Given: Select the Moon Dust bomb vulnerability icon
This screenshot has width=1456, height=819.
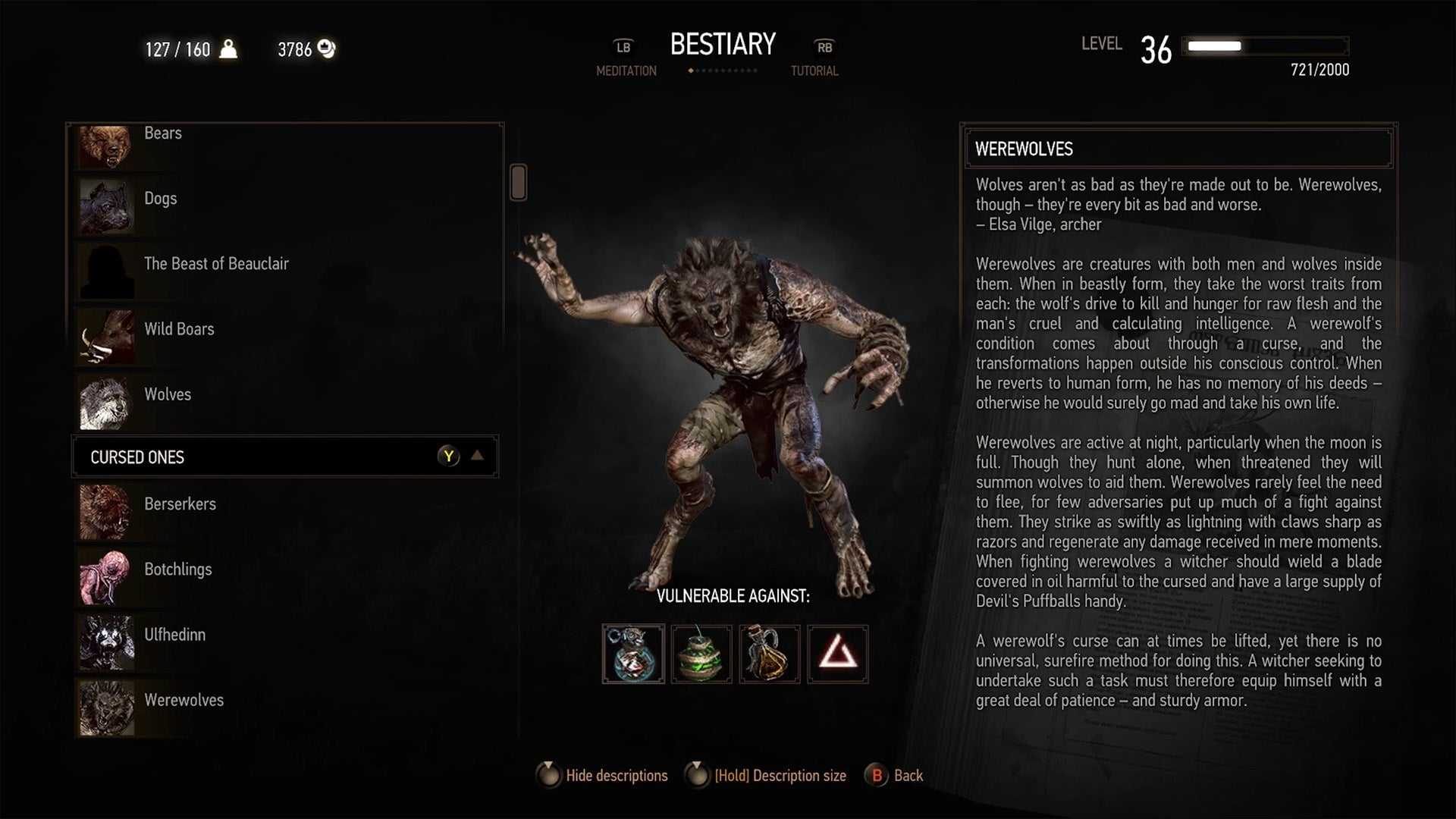Looking at the screenshot, I should (x=634, y=654).
